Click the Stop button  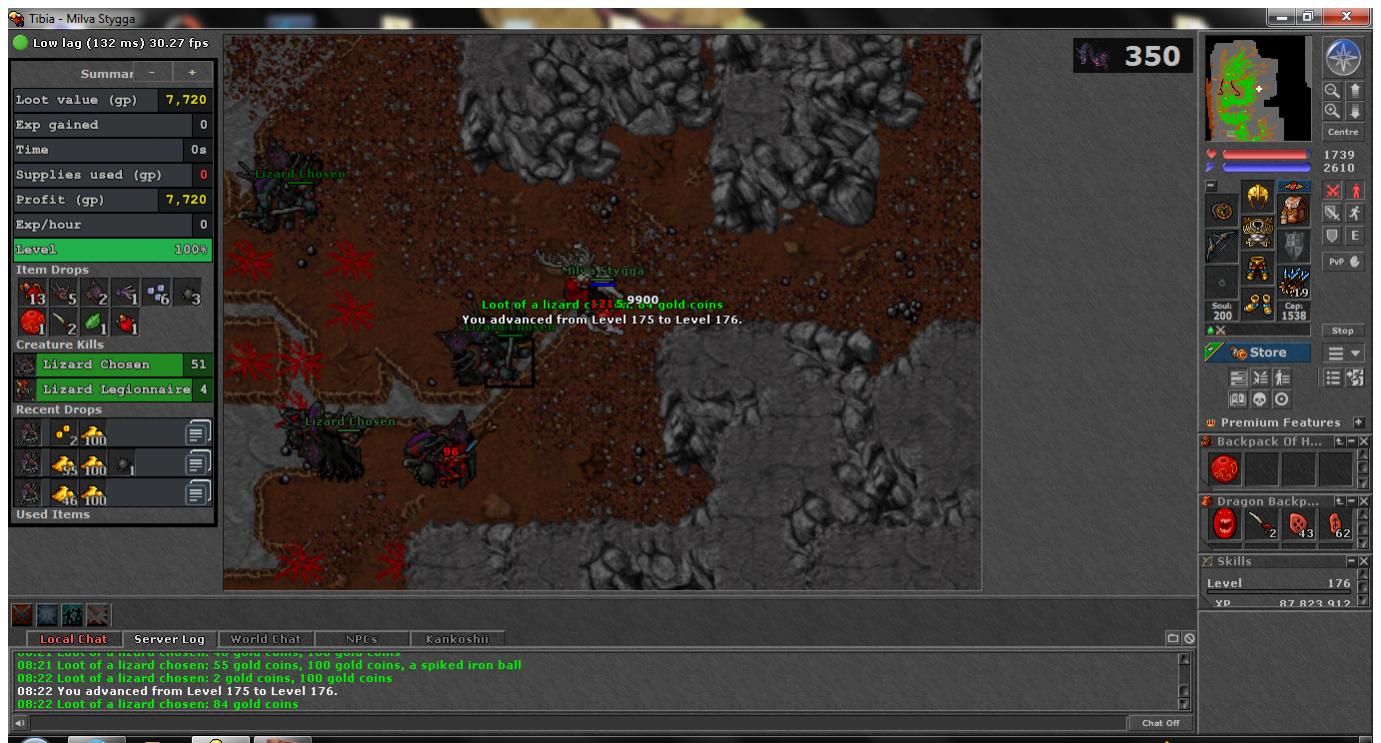pos(1342,330)
